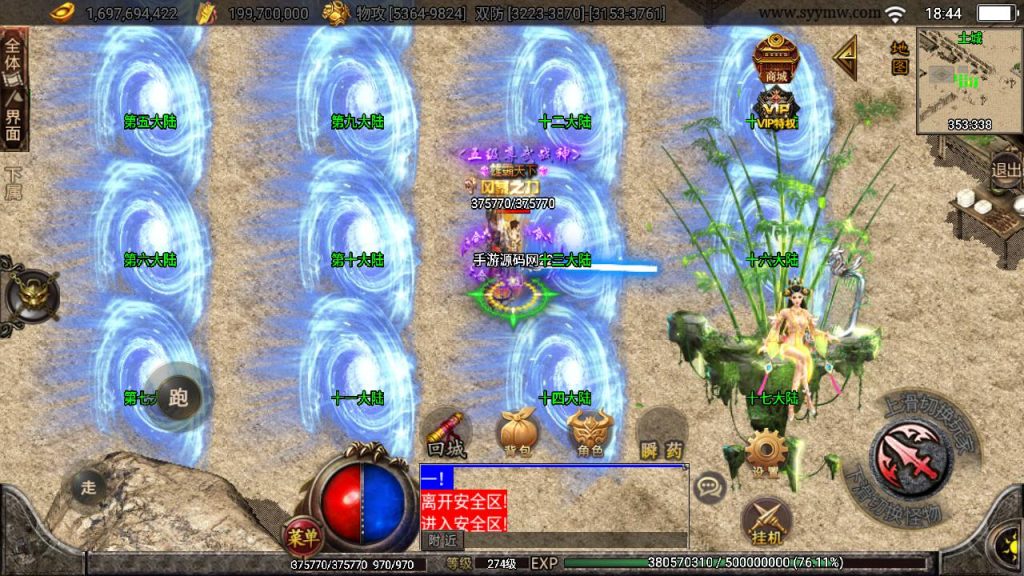Tap the 退出 exit button
This screenshot has width=1024, height=576.
click(x=1006, y=169)
